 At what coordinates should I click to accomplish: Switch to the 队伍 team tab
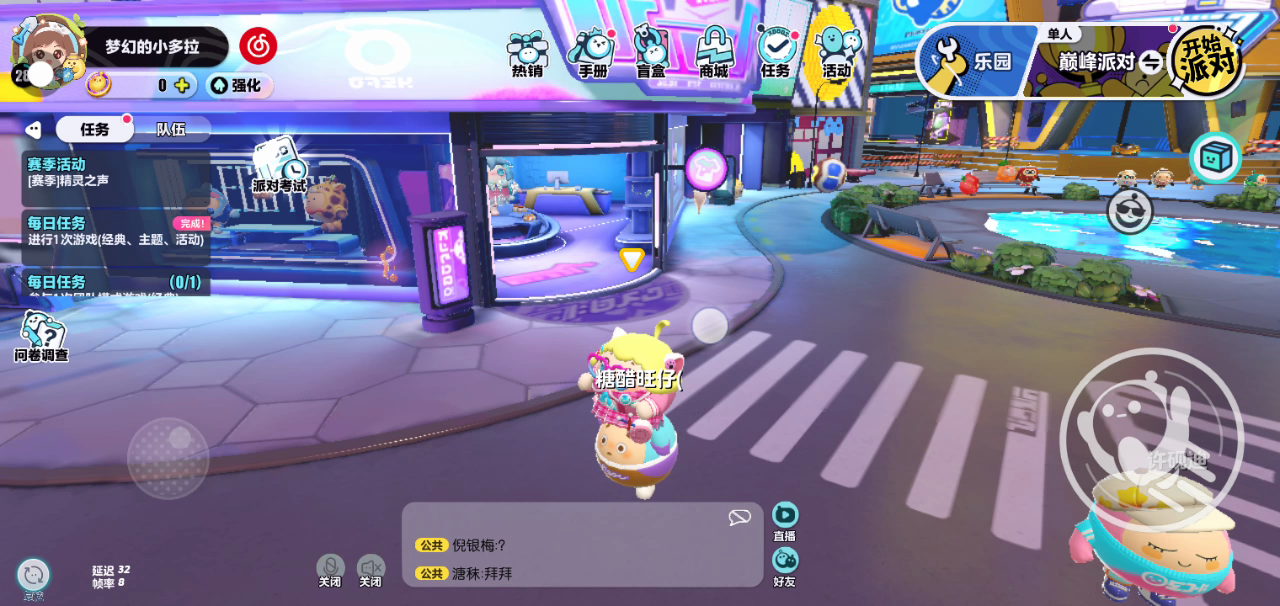point(171,129)
